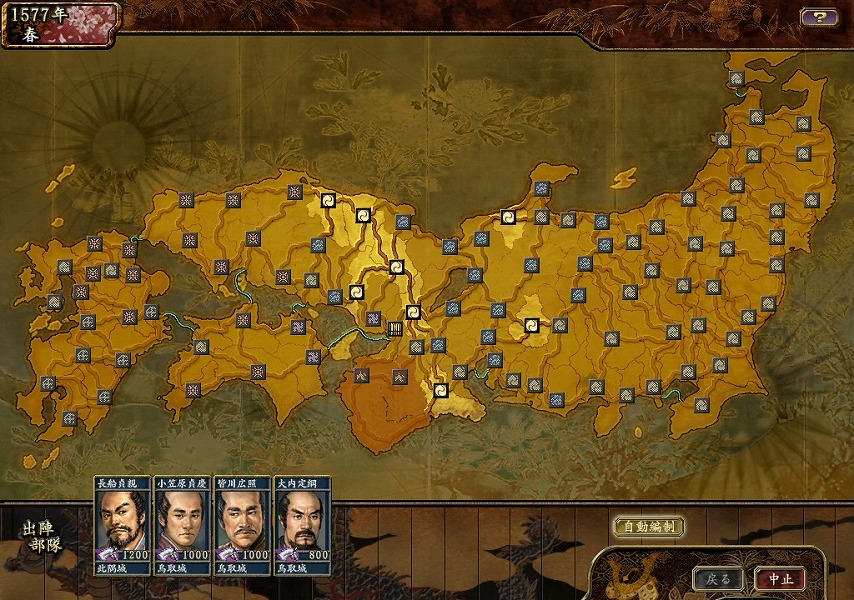Screen dimensions: 854x600
Task: Select the 長船貞親 officer card
Action: [123, 525]
